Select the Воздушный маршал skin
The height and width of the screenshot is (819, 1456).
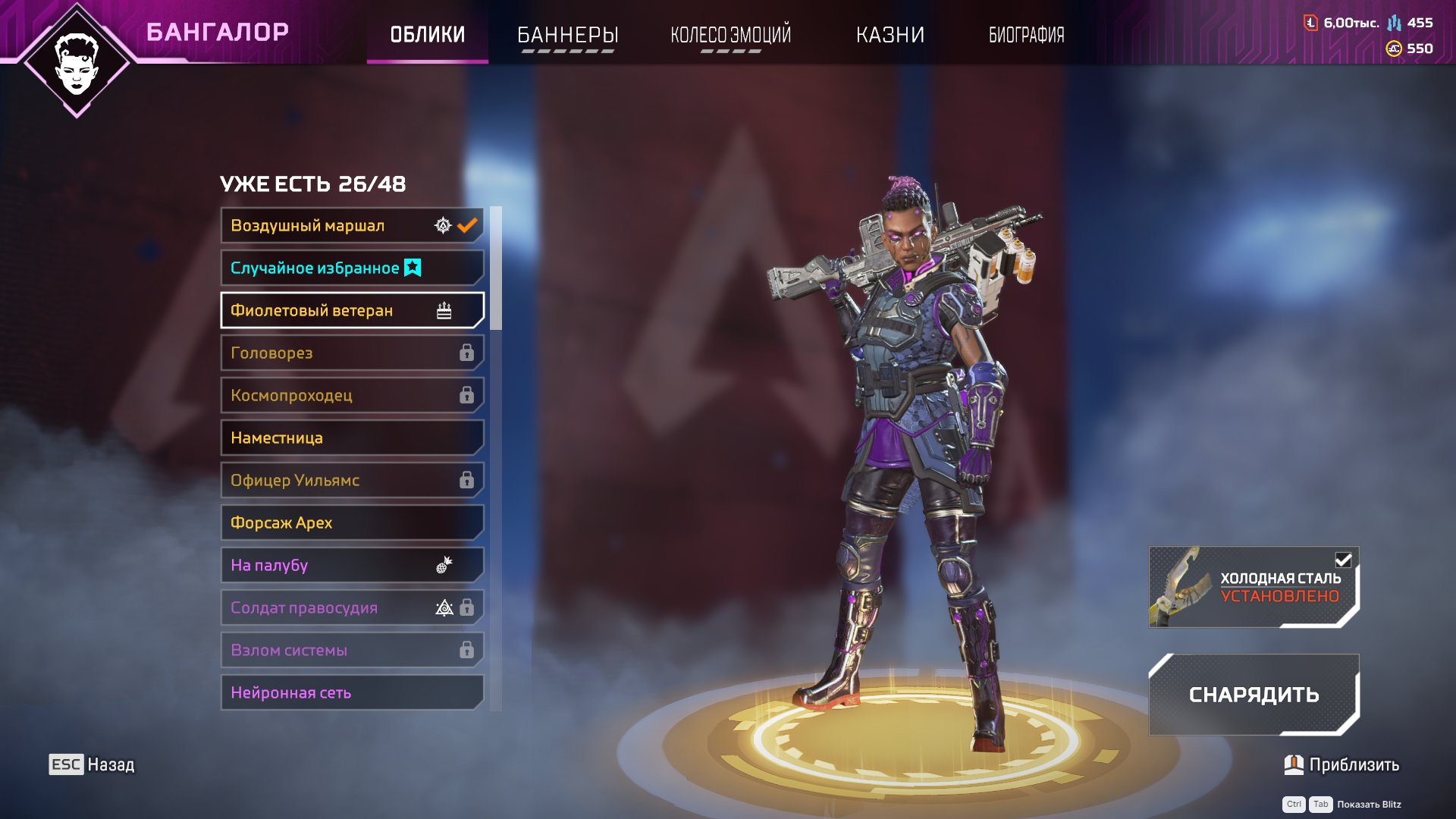tap(352, 225)
